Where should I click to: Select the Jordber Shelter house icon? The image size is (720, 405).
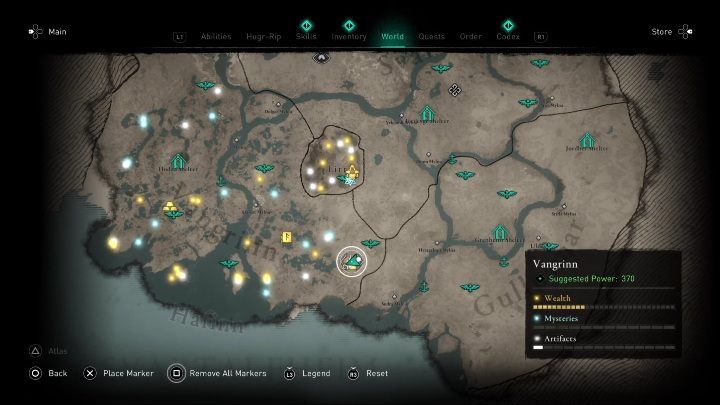point(587,140)
